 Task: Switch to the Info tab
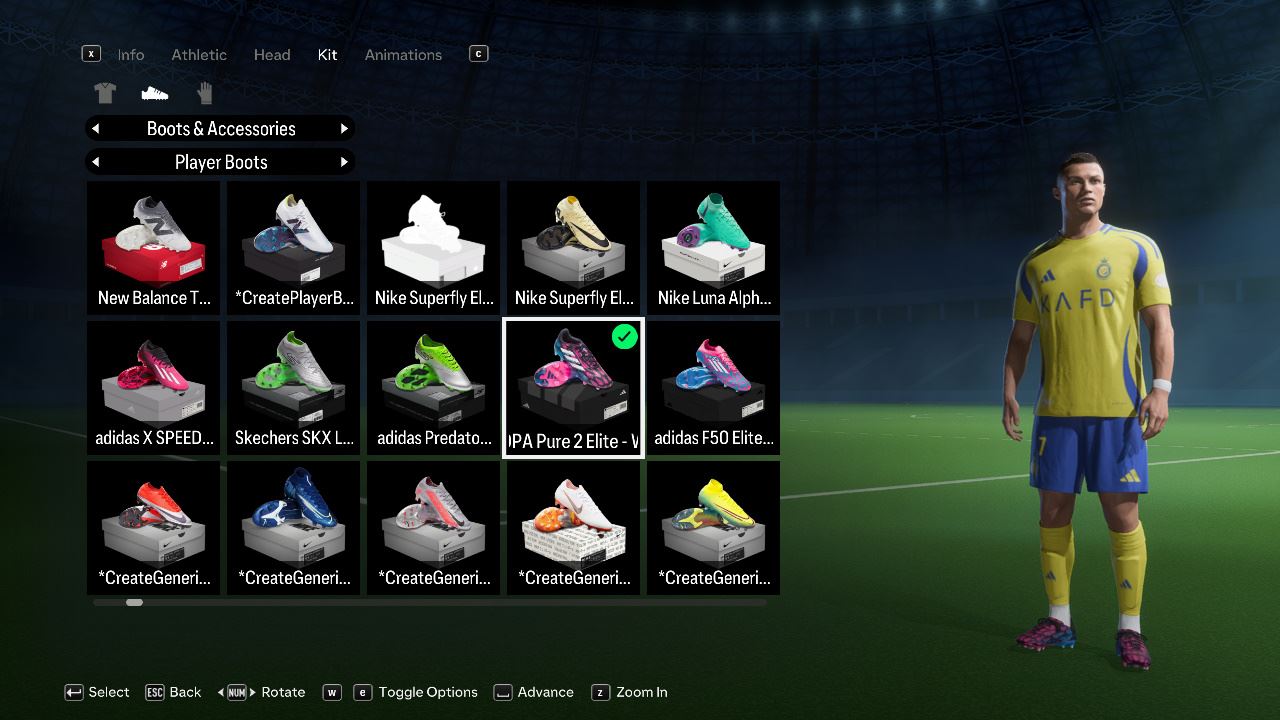131,55
